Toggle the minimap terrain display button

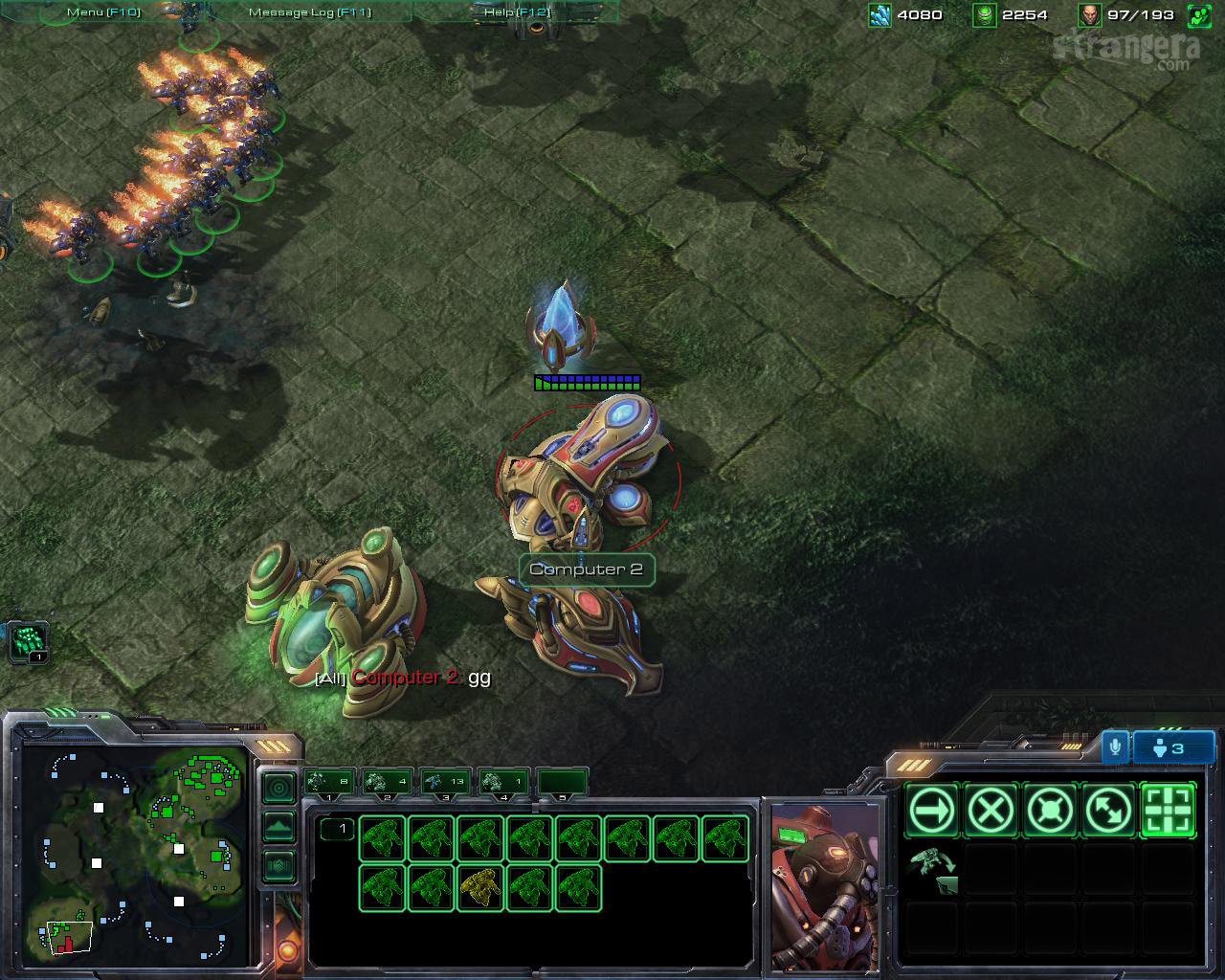click(x=278, y=827)
